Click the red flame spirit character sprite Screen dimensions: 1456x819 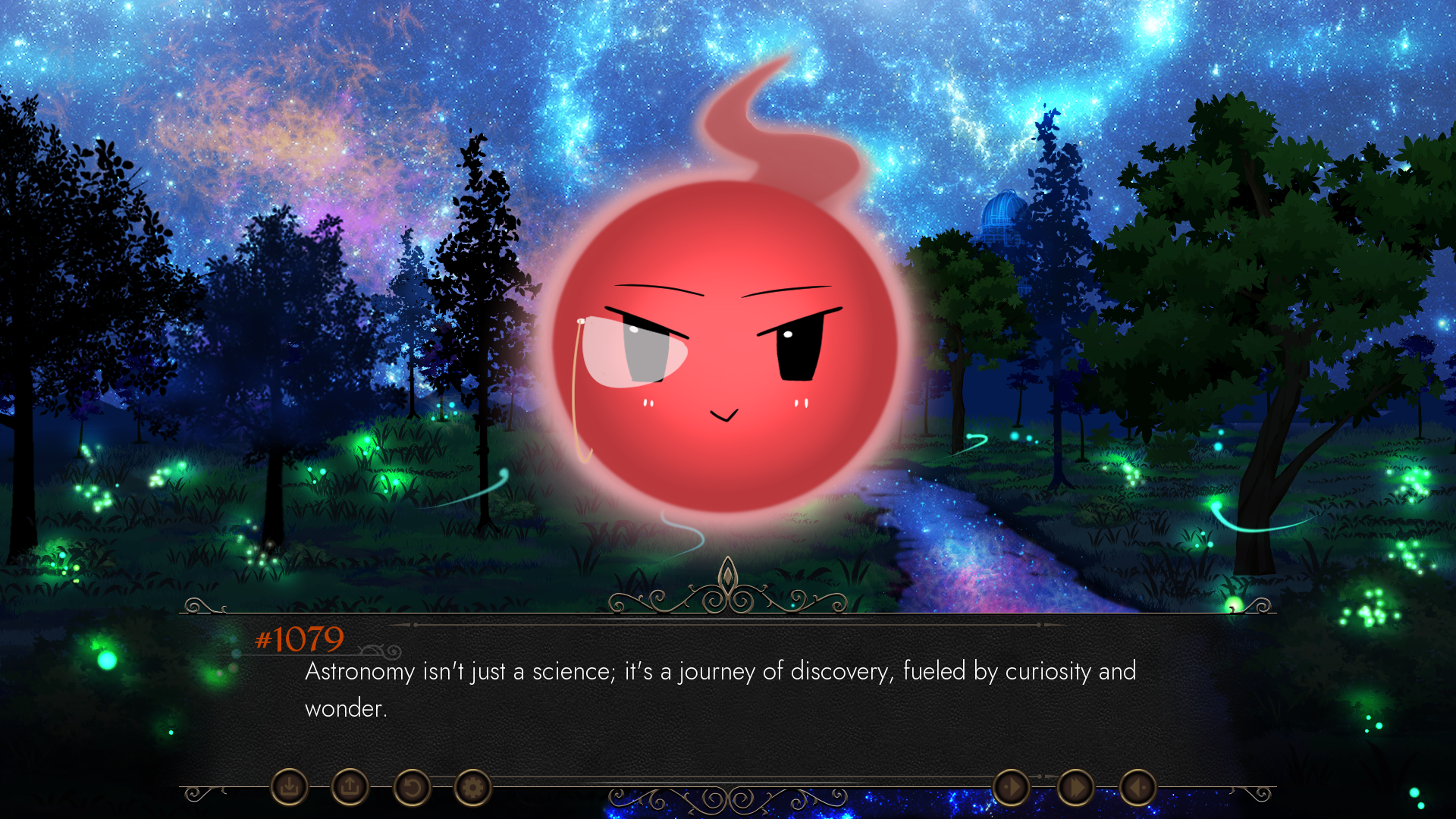[724, 341]
